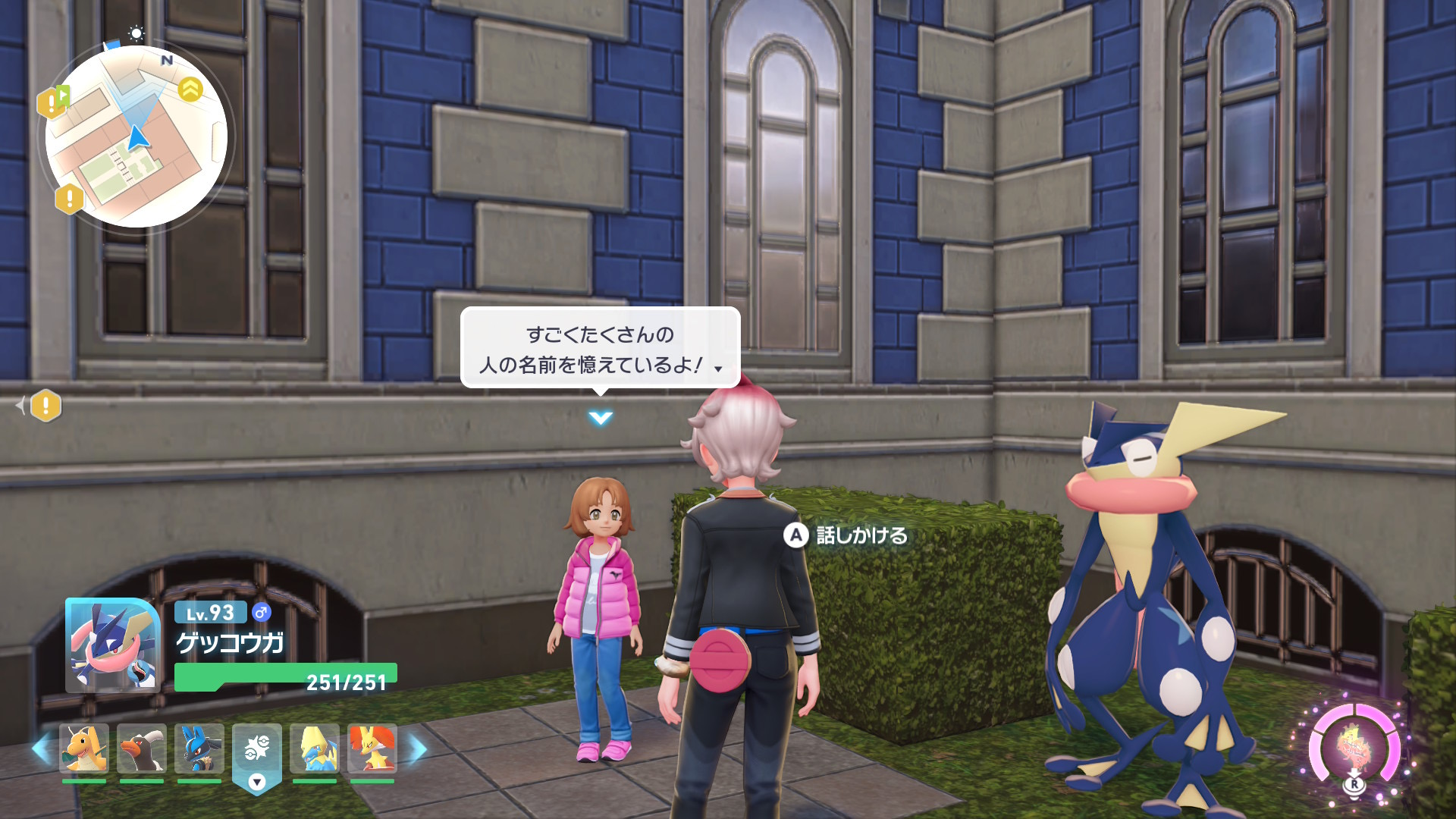Click the right arrow of party bar
The width and height of the screenshot is (1456, 819).
(x=418, y=749)
